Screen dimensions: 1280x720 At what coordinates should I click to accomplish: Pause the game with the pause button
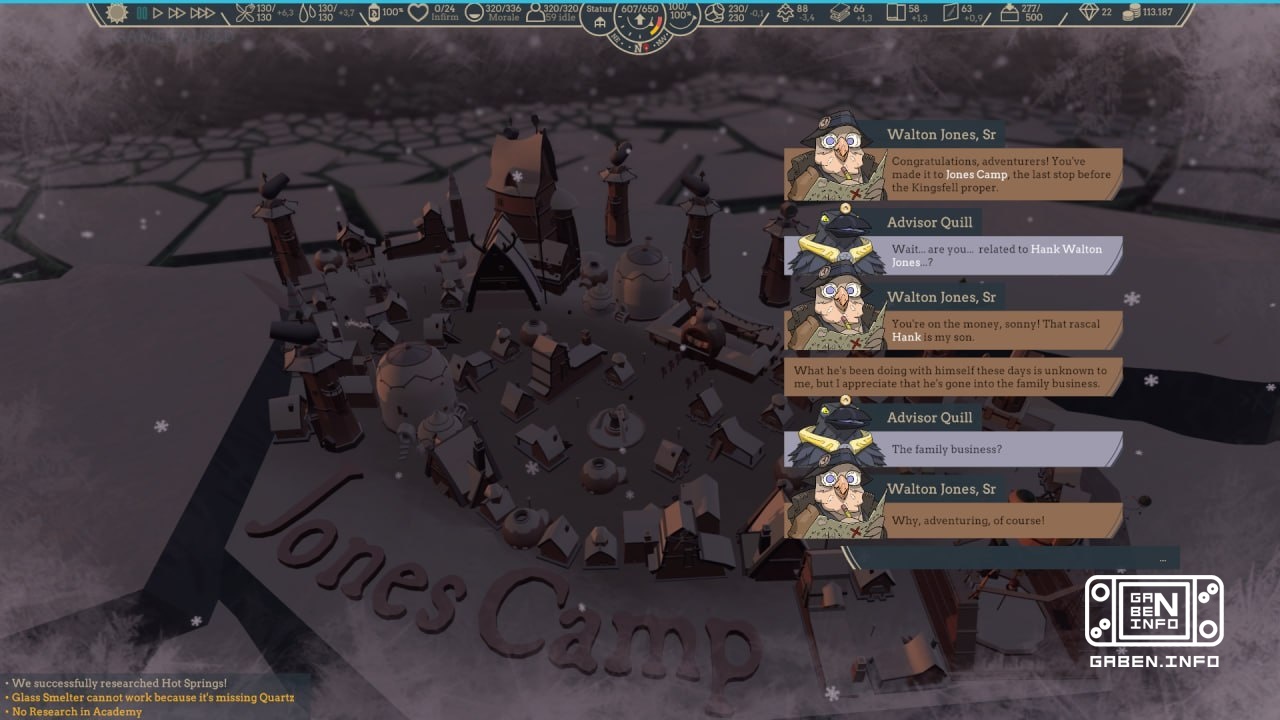[141, 14]
